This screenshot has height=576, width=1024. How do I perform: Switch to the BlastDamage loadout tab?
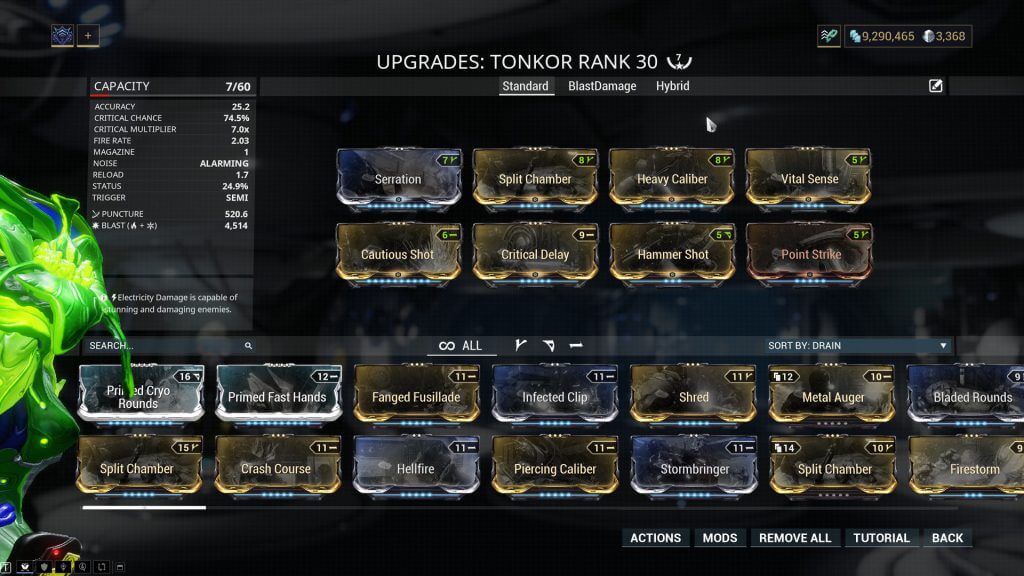point(602,86)
